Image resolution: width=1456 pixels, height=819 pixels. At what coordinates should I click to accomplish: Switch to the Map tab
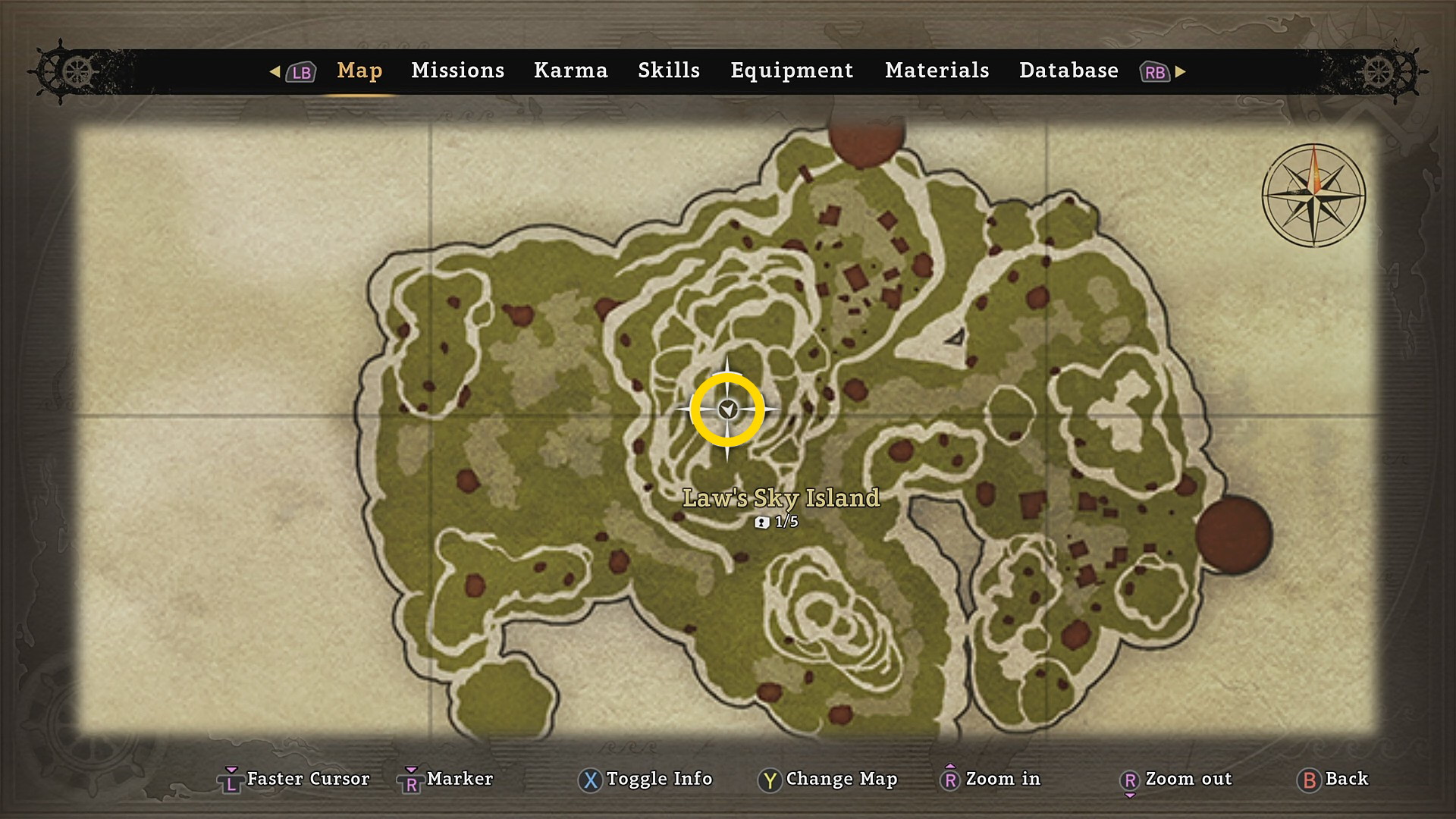(x=359, y=71)
